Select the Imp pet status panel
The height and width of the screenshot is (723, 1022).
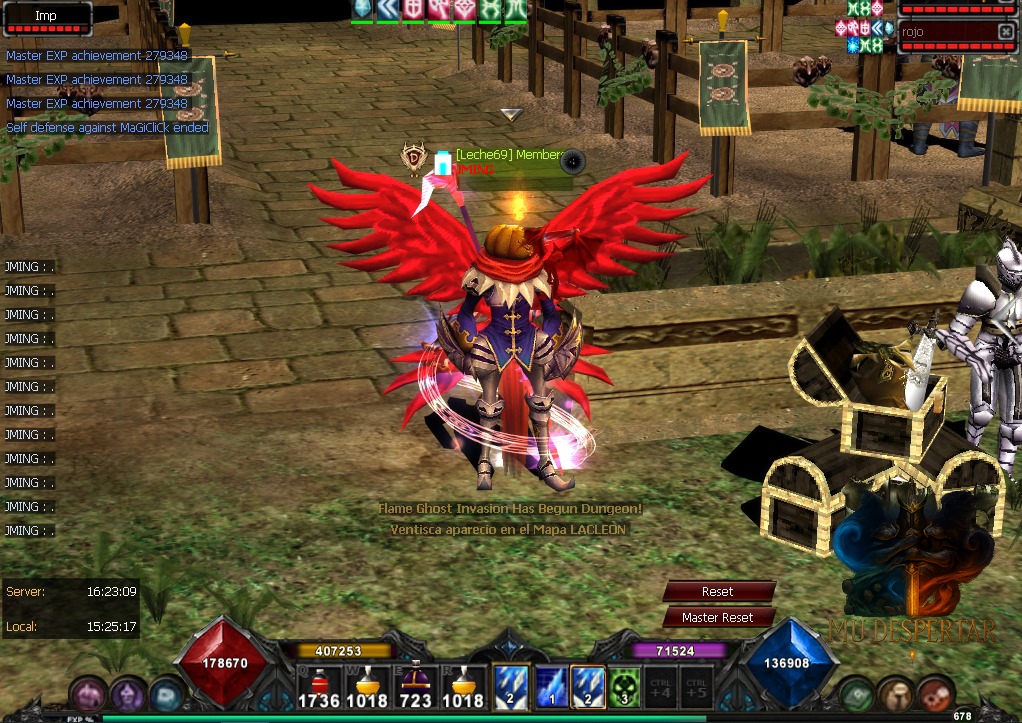(x=47, y=18)
